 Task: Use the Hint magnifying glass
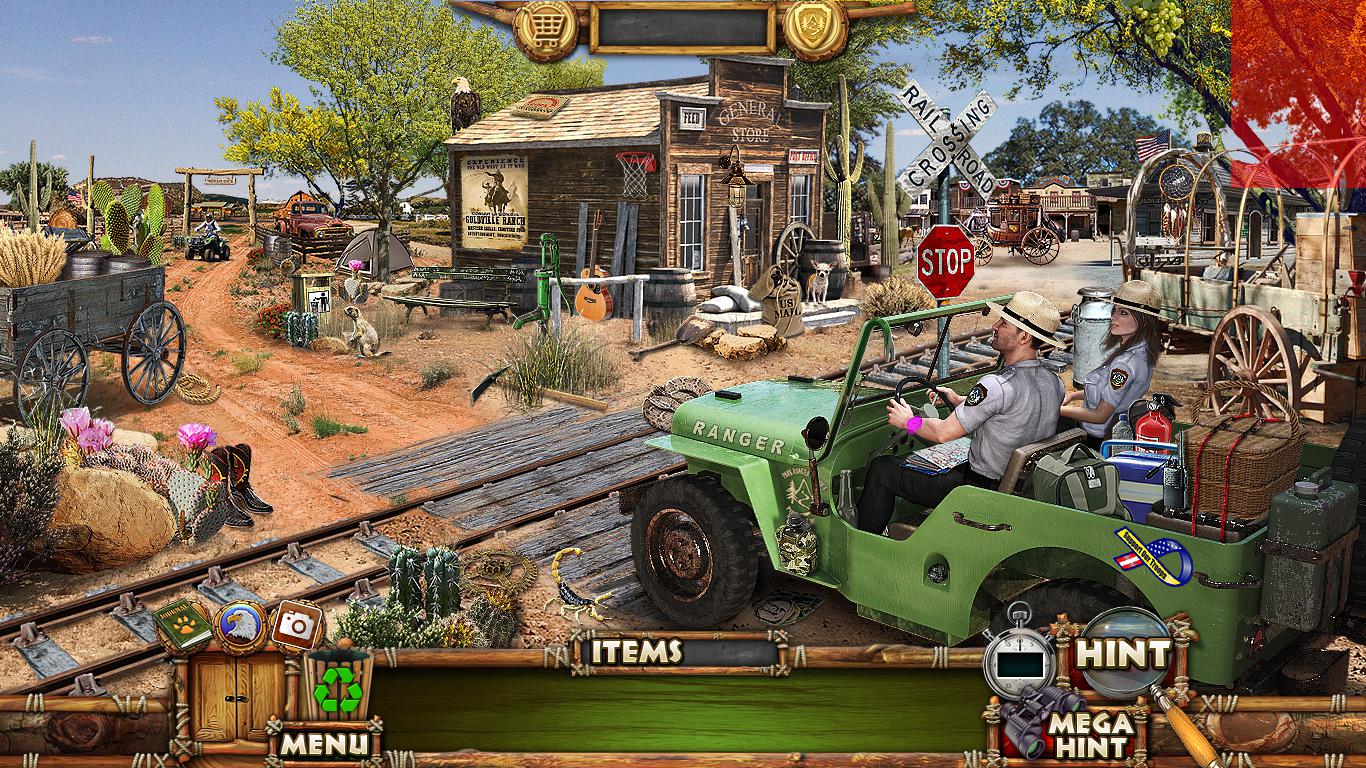1122,655
